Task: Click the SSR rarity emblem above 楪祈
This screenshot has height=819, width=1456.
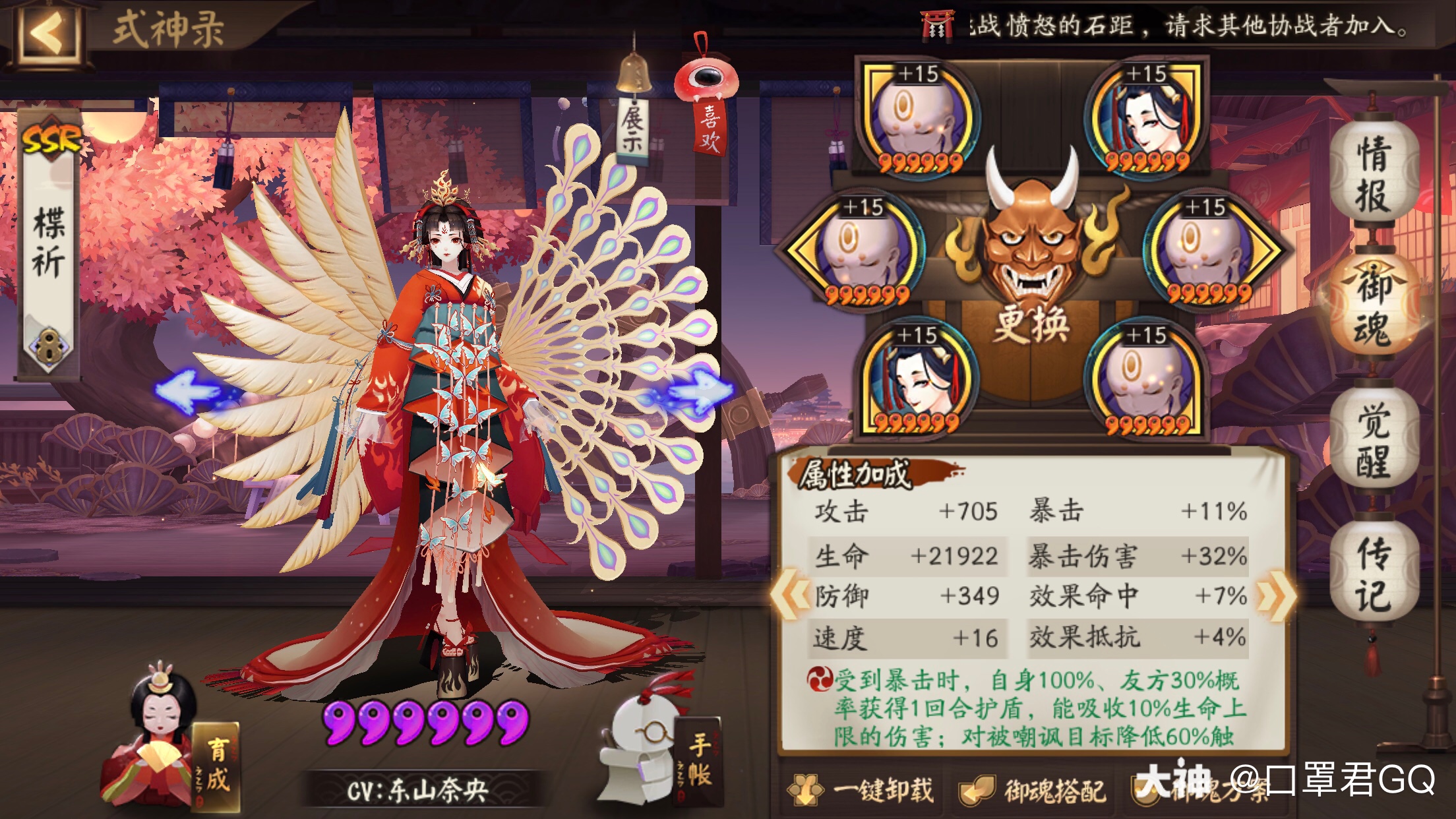Action: [51, 137]
